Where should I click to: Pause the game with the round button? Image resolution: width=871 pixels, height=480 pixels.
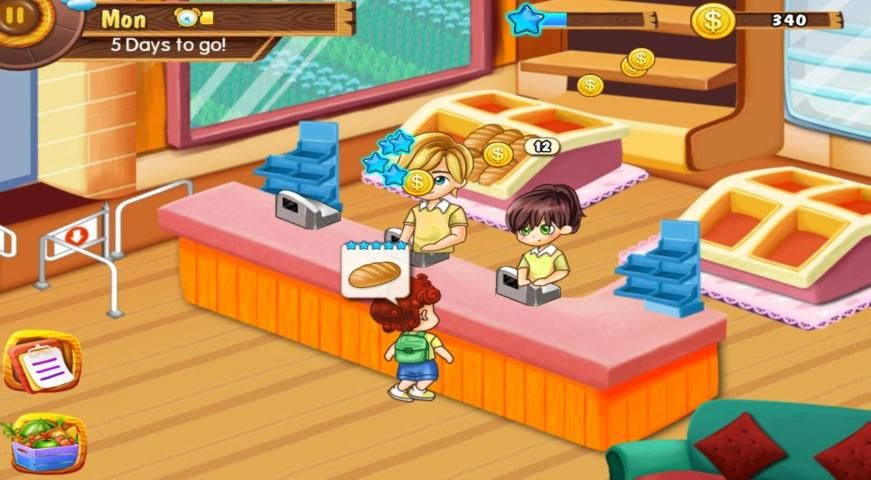pyautogui.click(x=16, y=16)
